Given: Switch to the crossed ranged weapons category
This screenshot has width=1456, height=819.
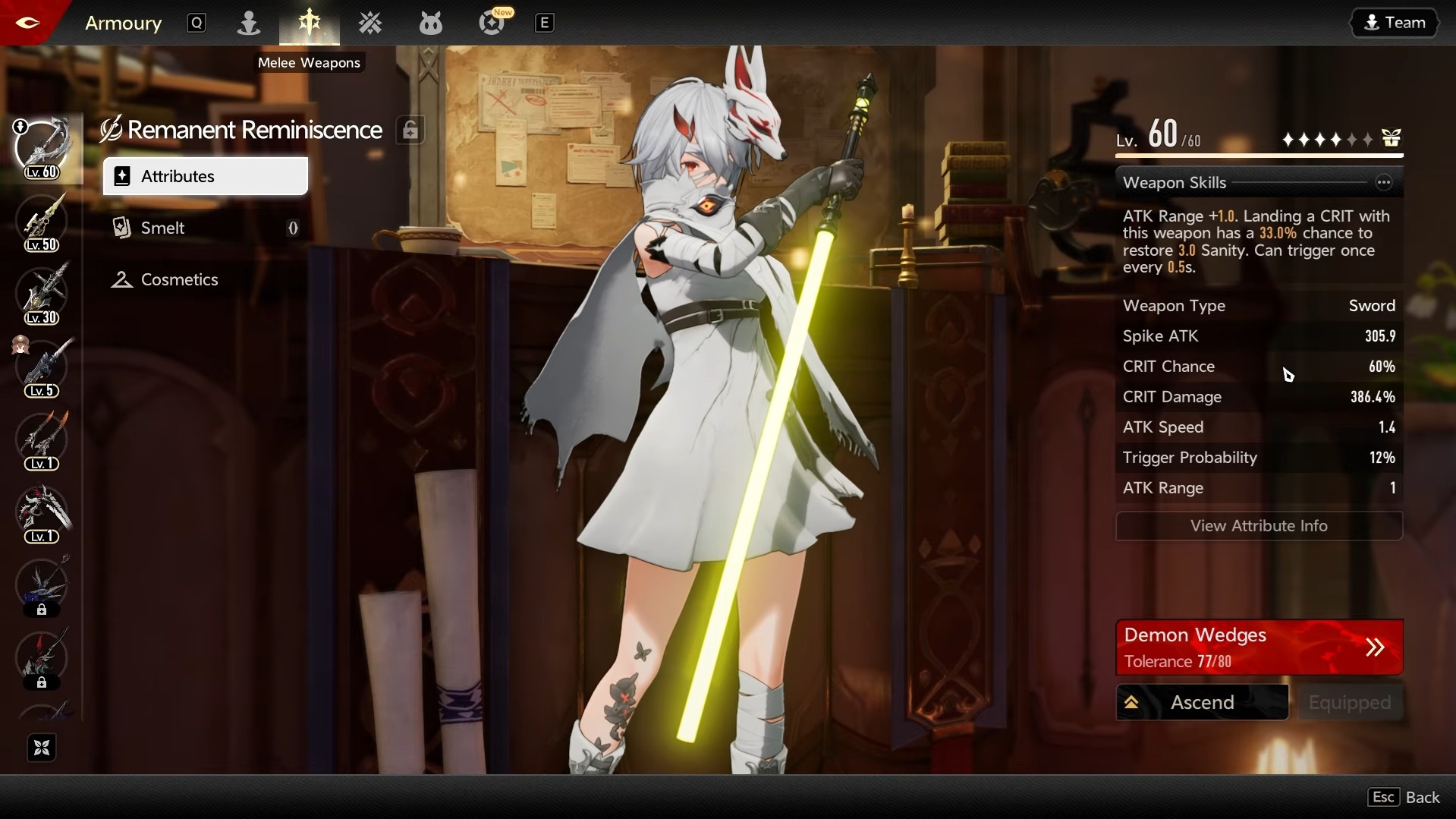Looking at the screenshot, I should point(370,23).
